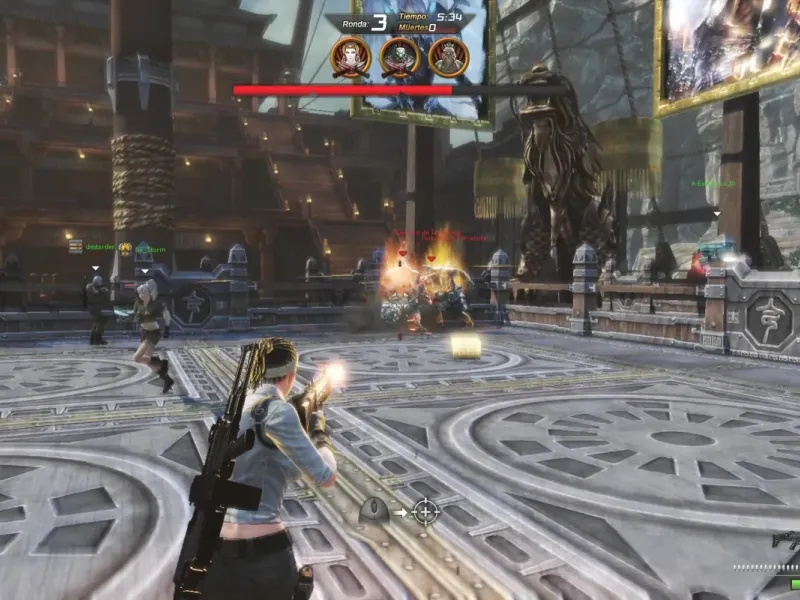Click the rifle weapon icon
Screen dimensions: 800x600
[x=785, y=541]
